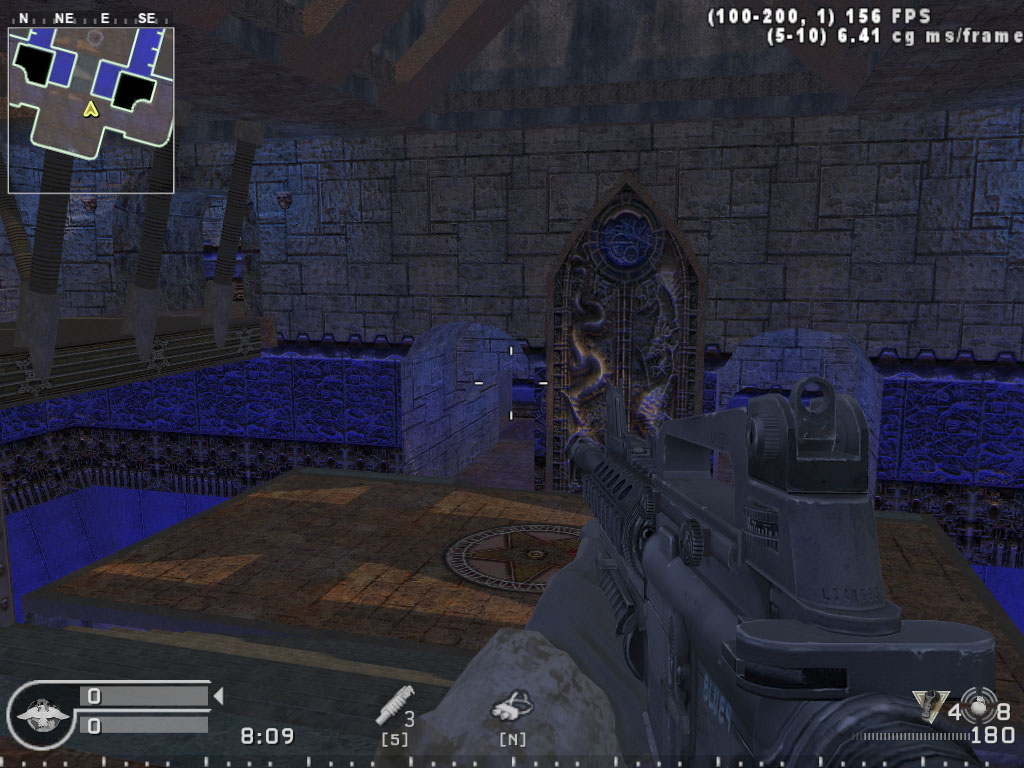Select the yellow player arrow on the minimap
The height and width of the screenshot is (768, 1024).
tap(90, 108)
